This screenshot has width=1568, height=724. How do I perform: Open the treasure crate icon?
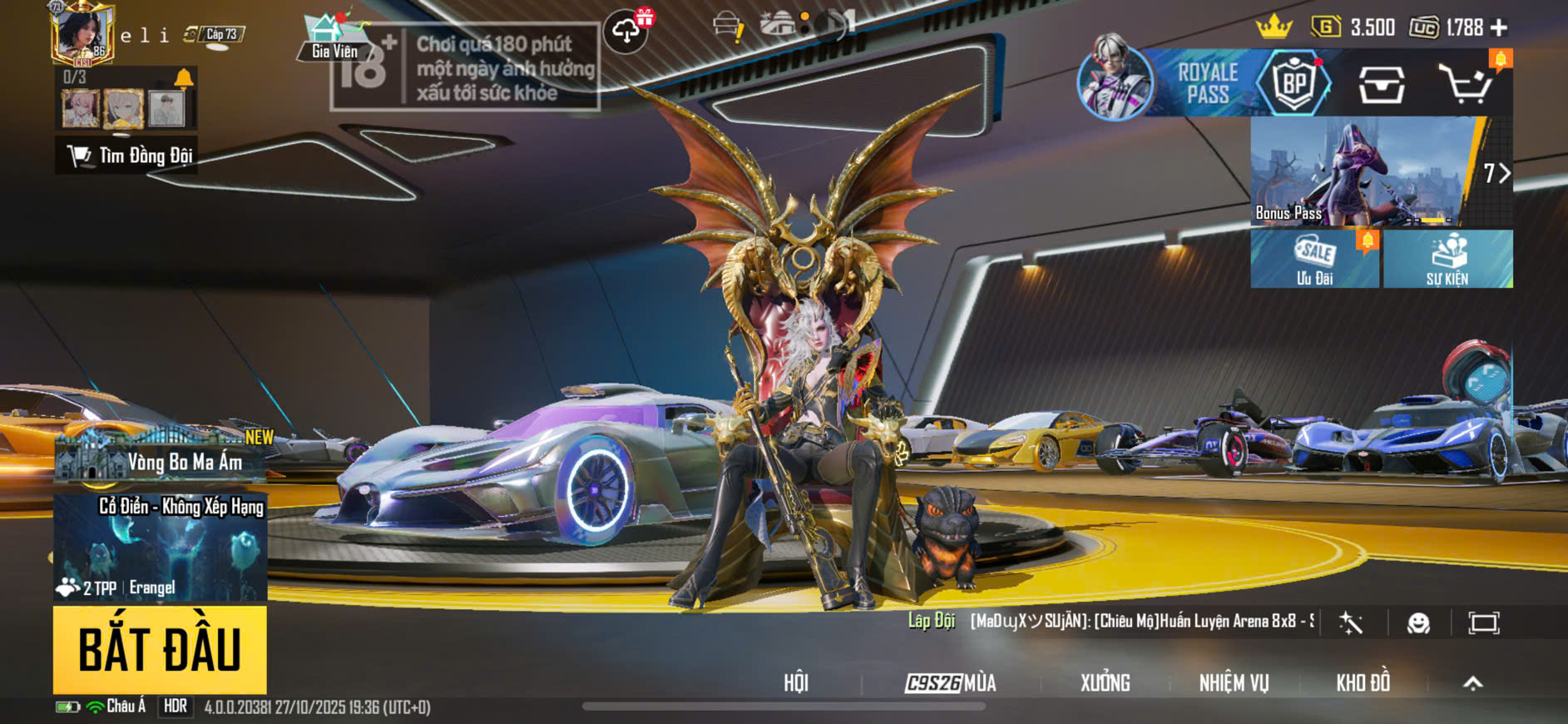(x=1381, y=84)
